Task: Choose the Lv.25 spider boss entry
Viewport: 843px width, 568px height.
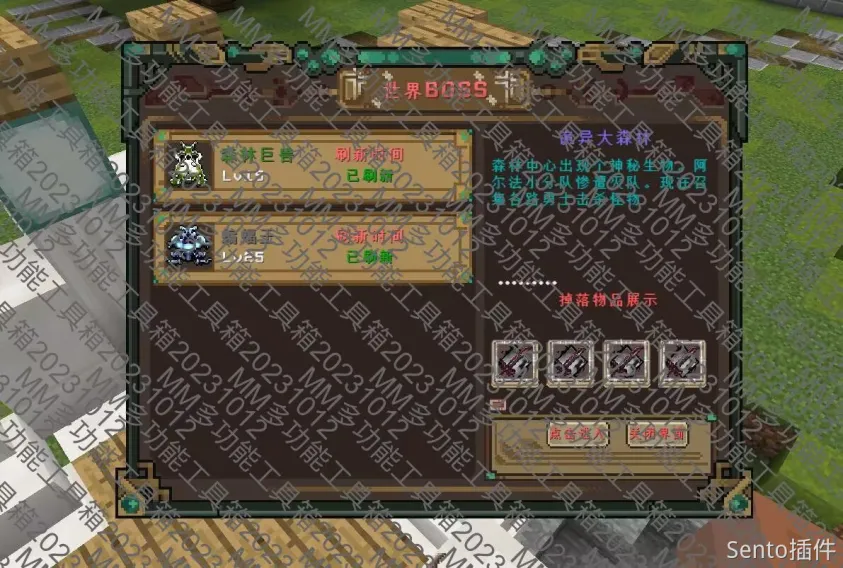Action: (312, 246)
